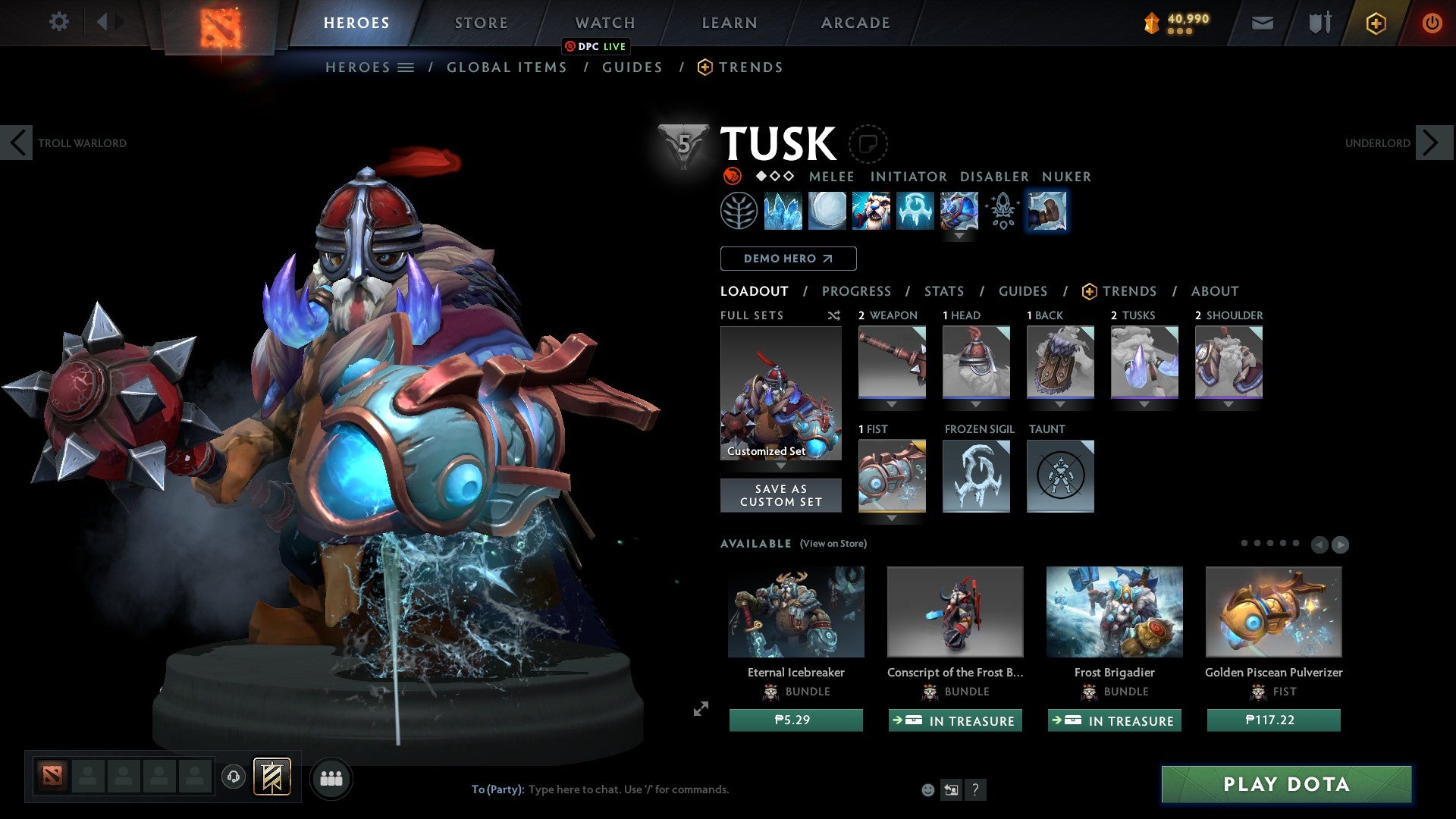The width and height of the screenshot is (1456, 819).
Task: Expand the 2 Tusks item dropdown arrow
Action: pos(1144,404)
